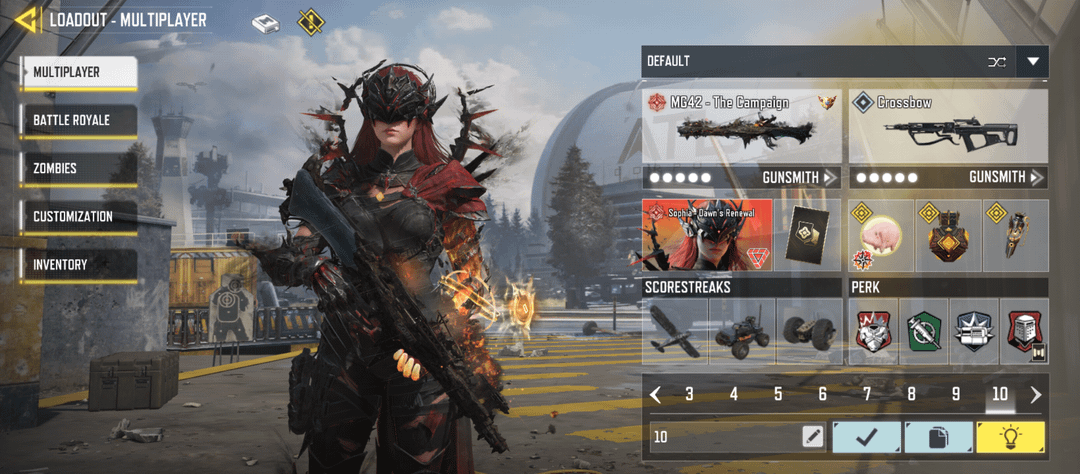Go to the next loadout page arrow

pos(1036,394)
